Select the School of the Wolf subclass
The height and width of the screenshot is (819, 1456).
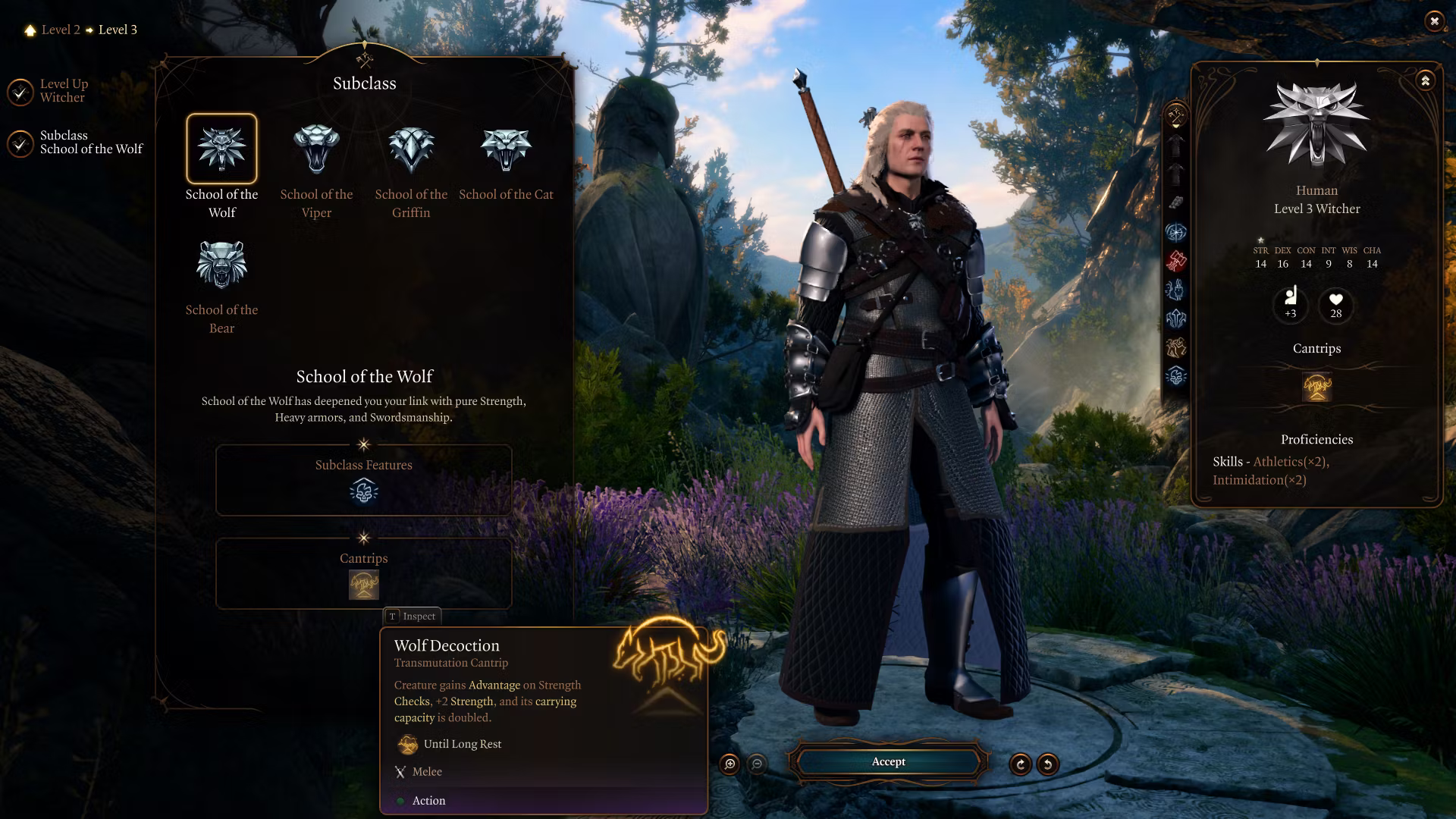click(x=221, y=149)
